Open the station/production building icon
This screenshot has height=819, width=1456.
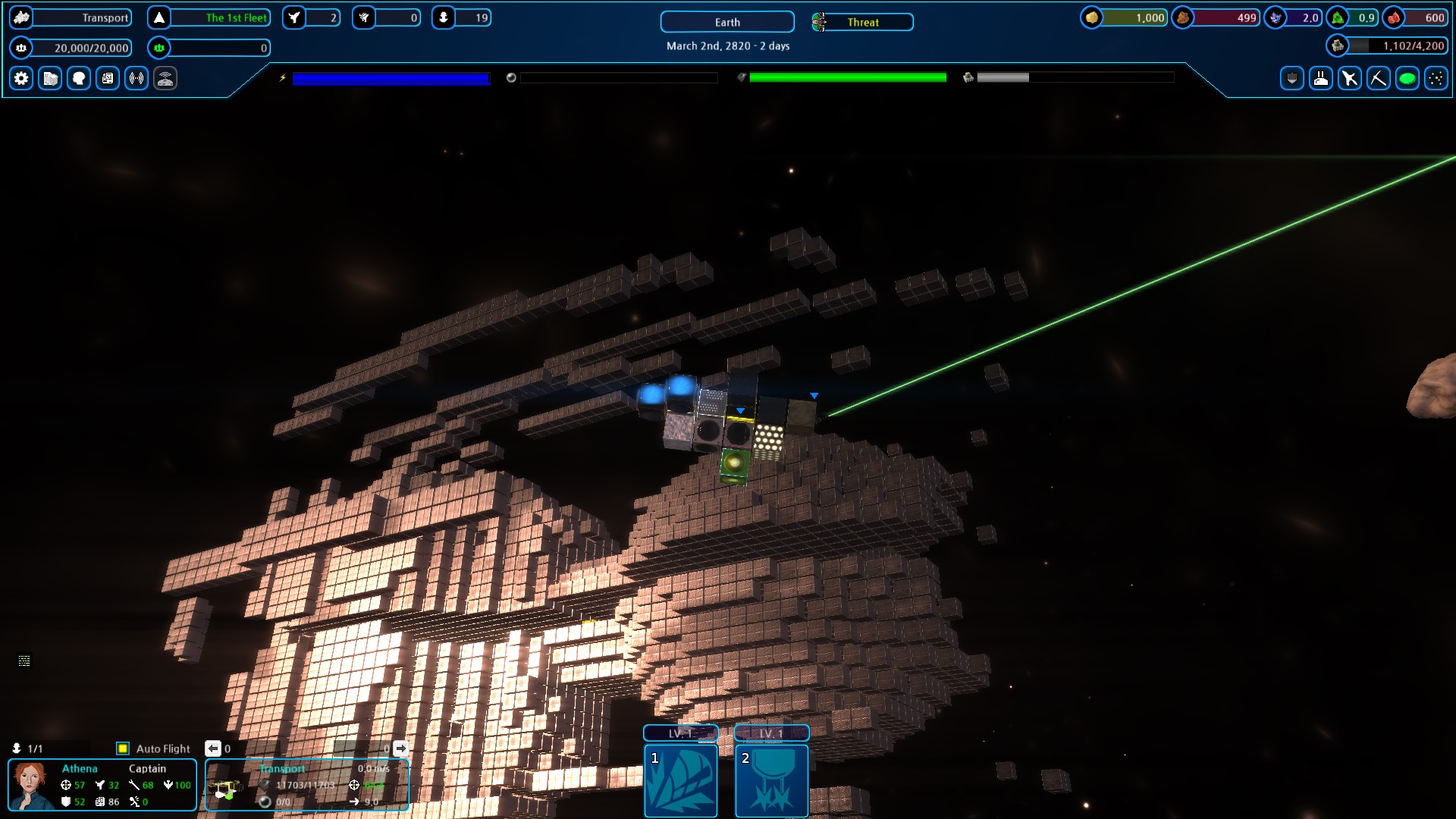coord(49,78)
